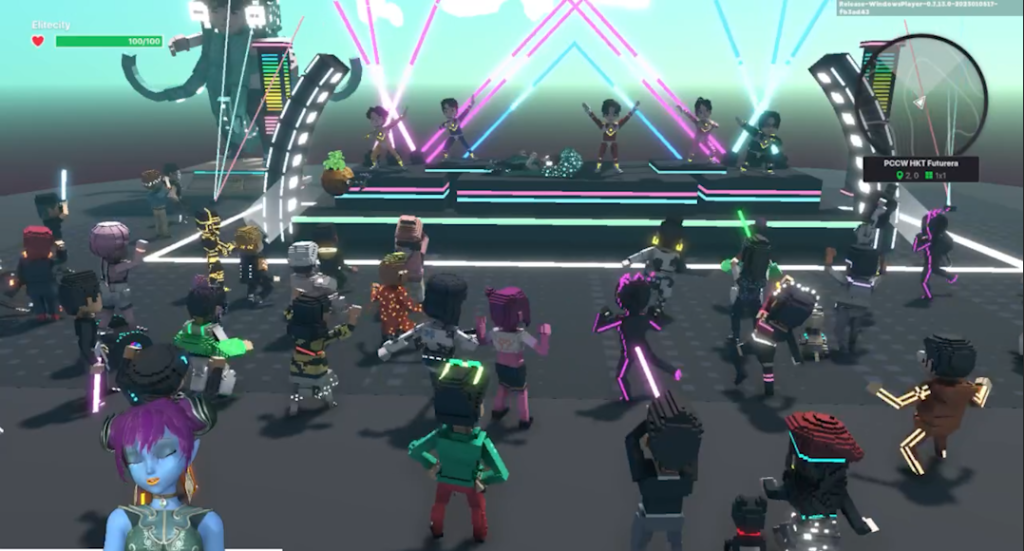
Task: Open the circular minimap
Action: (937, 92)
